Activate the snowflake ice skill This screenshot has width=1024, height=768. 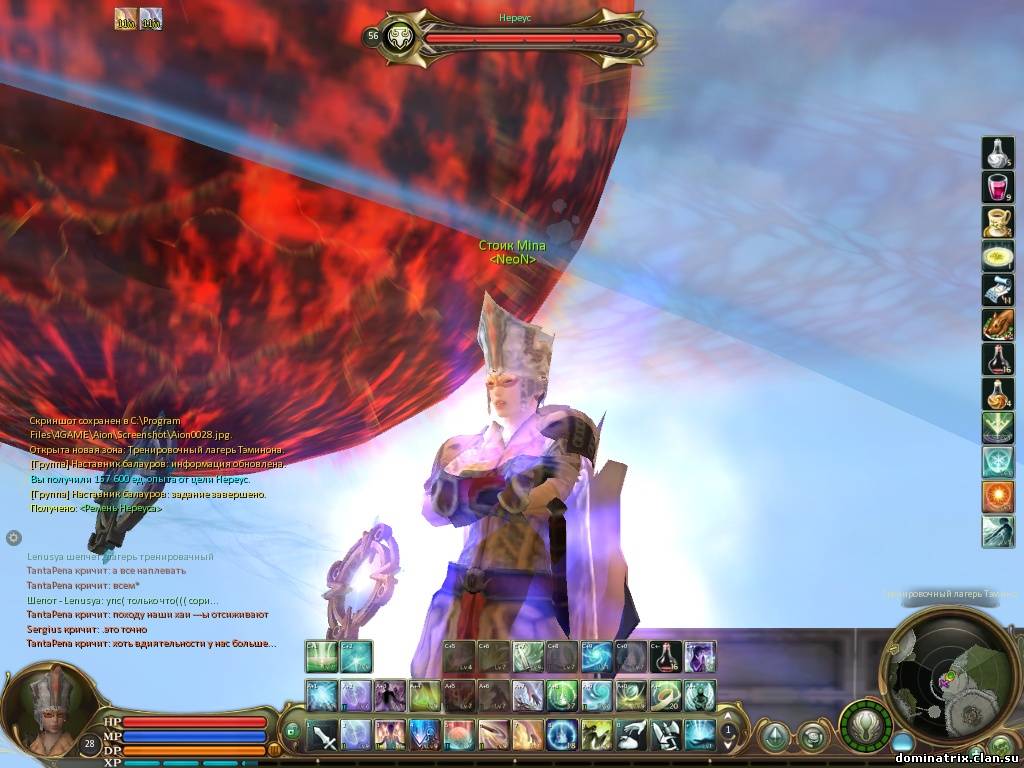997,462
